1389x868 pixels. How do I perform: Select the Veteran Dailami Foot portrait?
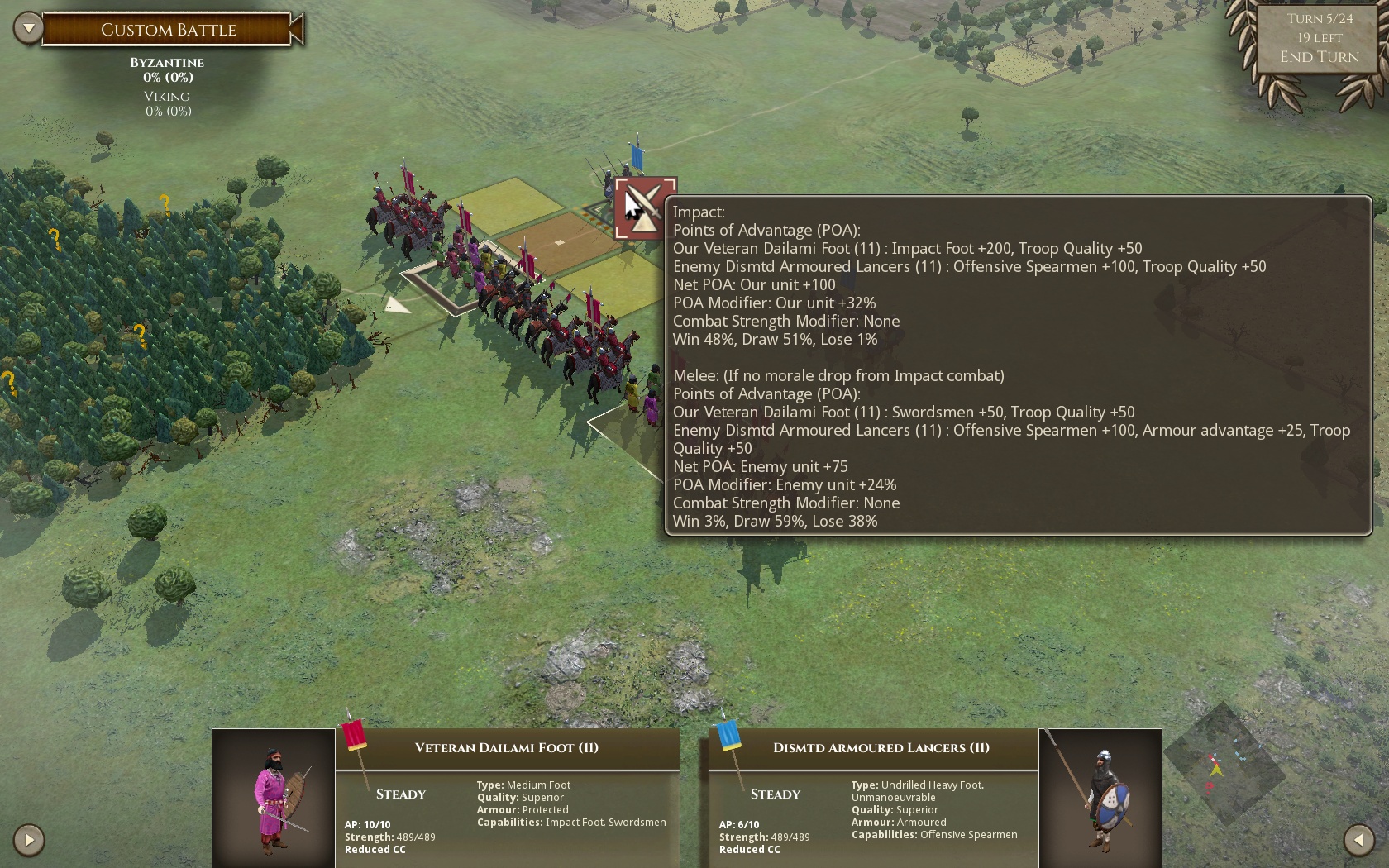(274, 798)
